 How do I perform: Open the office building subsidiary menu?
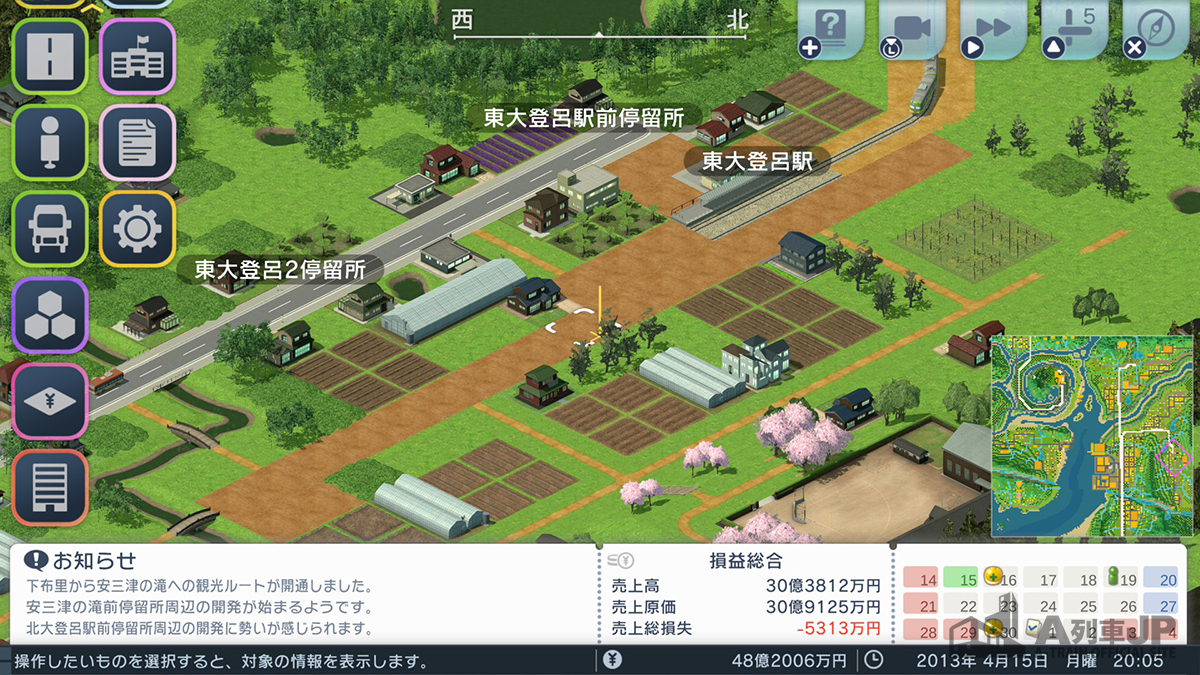[x=50, y=487]
